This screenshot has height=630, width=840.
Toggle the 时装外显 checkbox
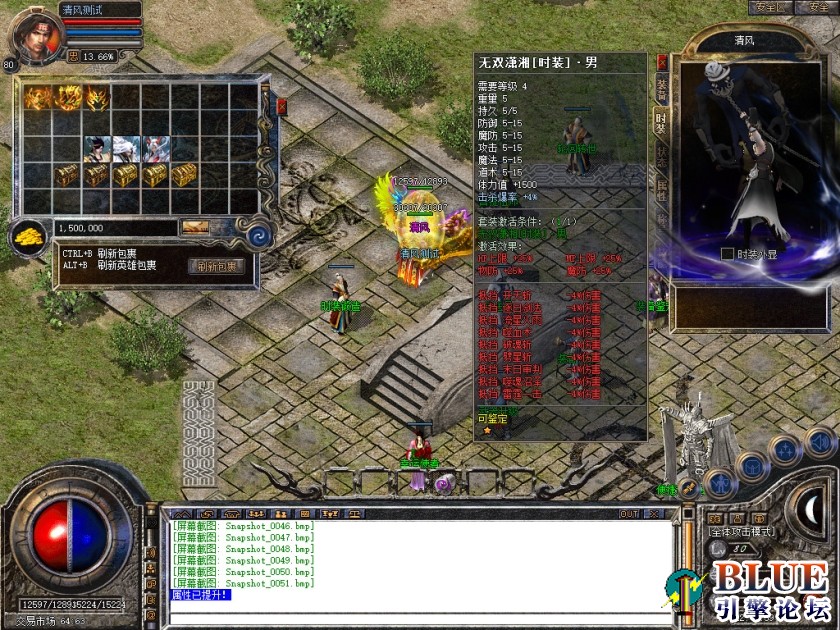(x=727, y=254)
